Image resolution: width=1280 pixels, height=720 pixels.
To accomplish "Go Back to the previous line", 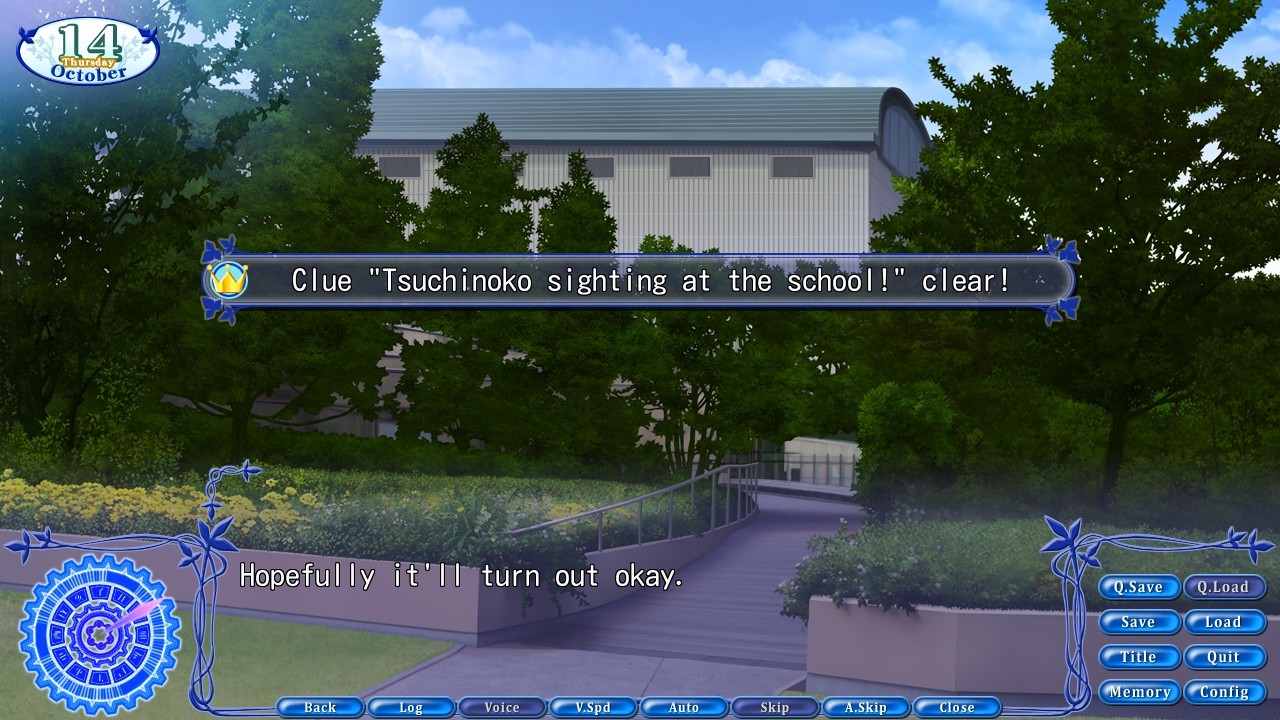I will (x=320, y=707).
